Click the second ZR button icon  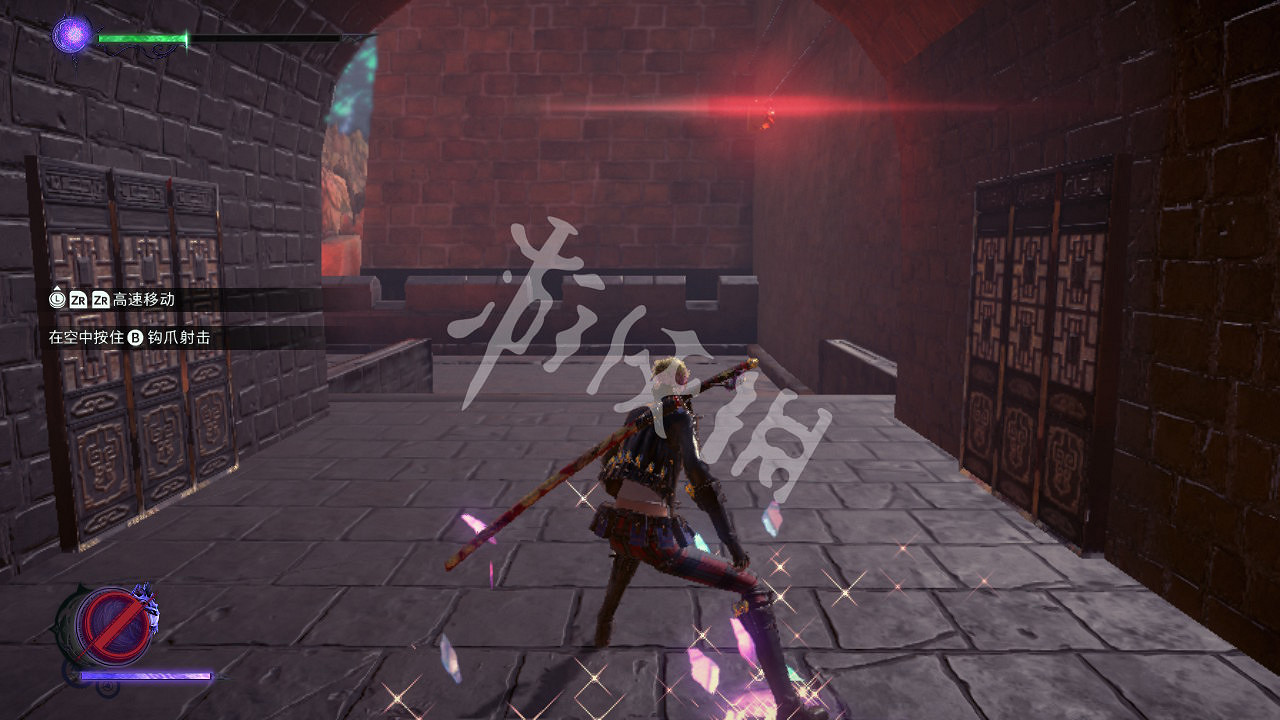coord(100,300)
